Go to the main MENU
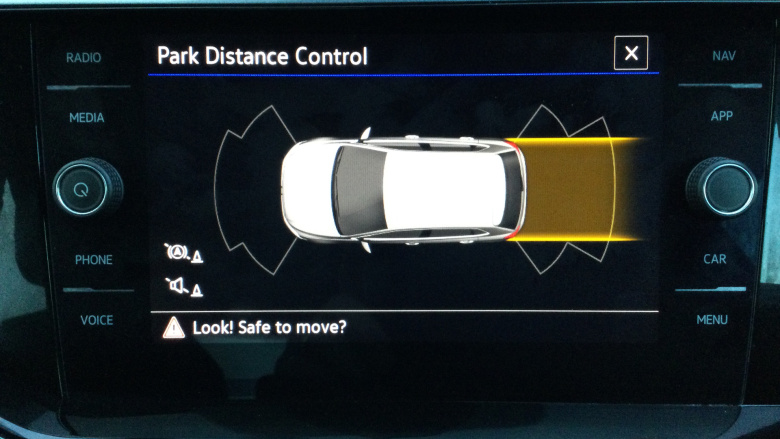 (712, 320)
